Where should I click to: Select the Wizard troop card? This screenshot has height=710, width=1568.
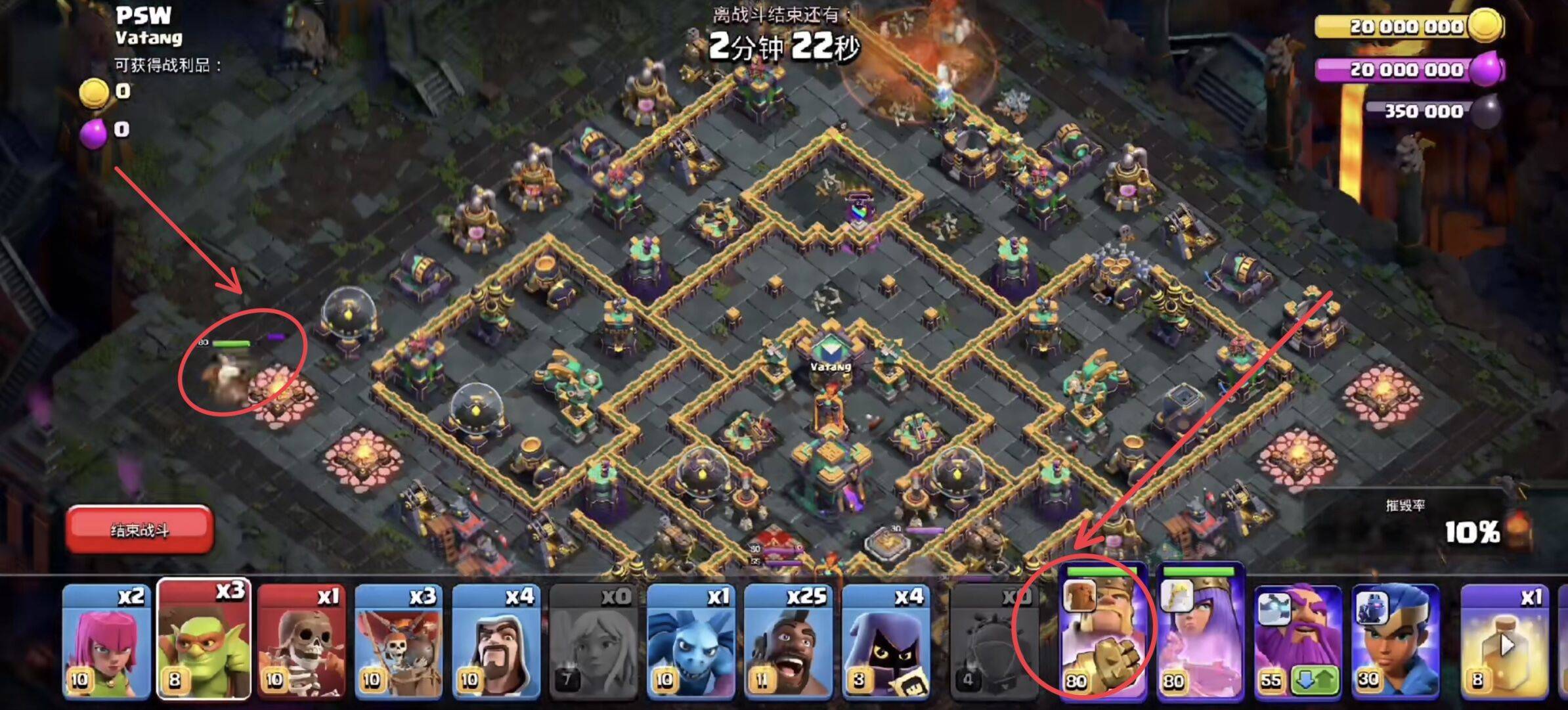coord(496,640)
